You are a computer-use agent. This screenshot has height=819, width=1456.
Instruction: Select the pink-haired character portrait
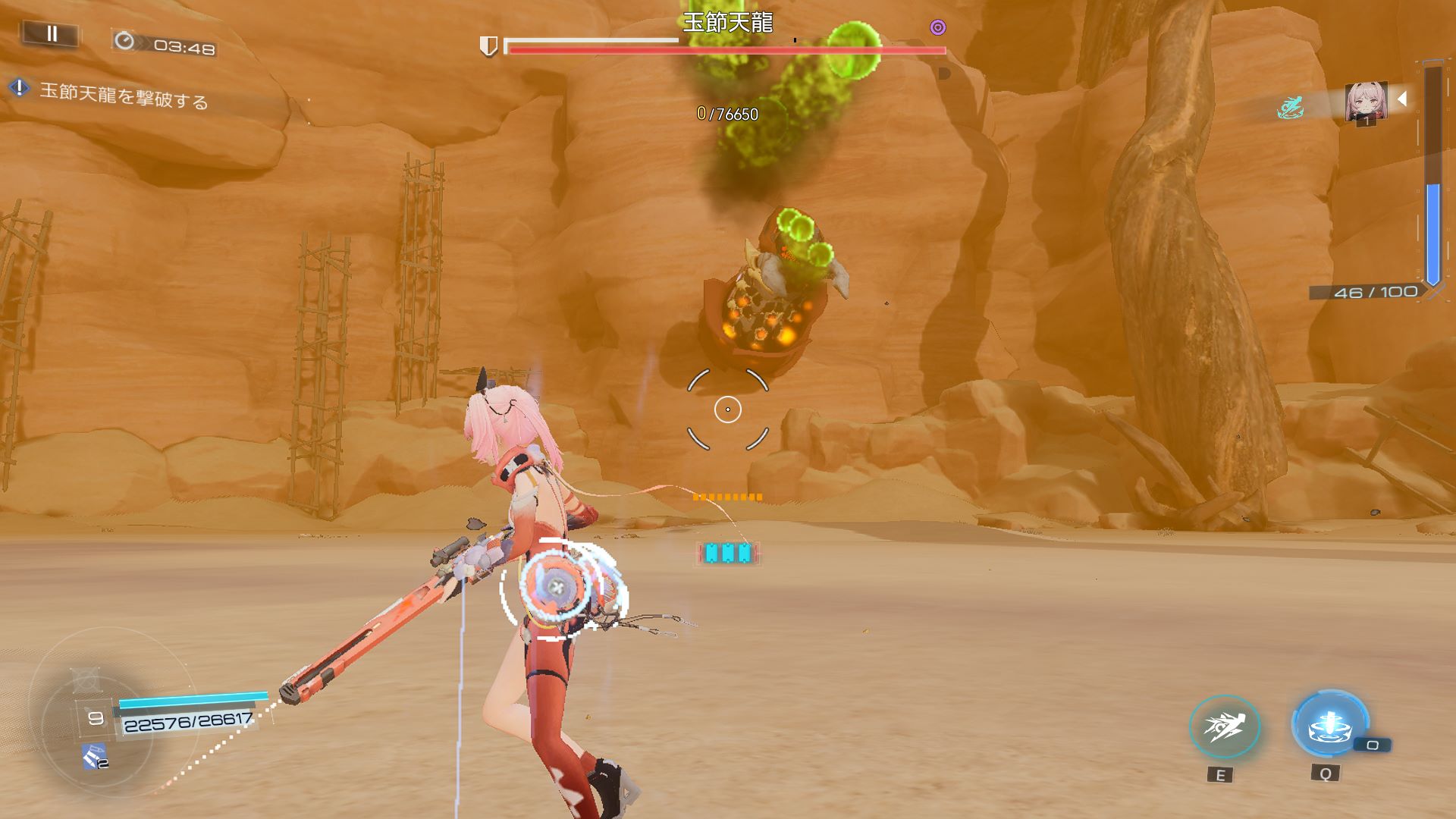[1366, 101]
